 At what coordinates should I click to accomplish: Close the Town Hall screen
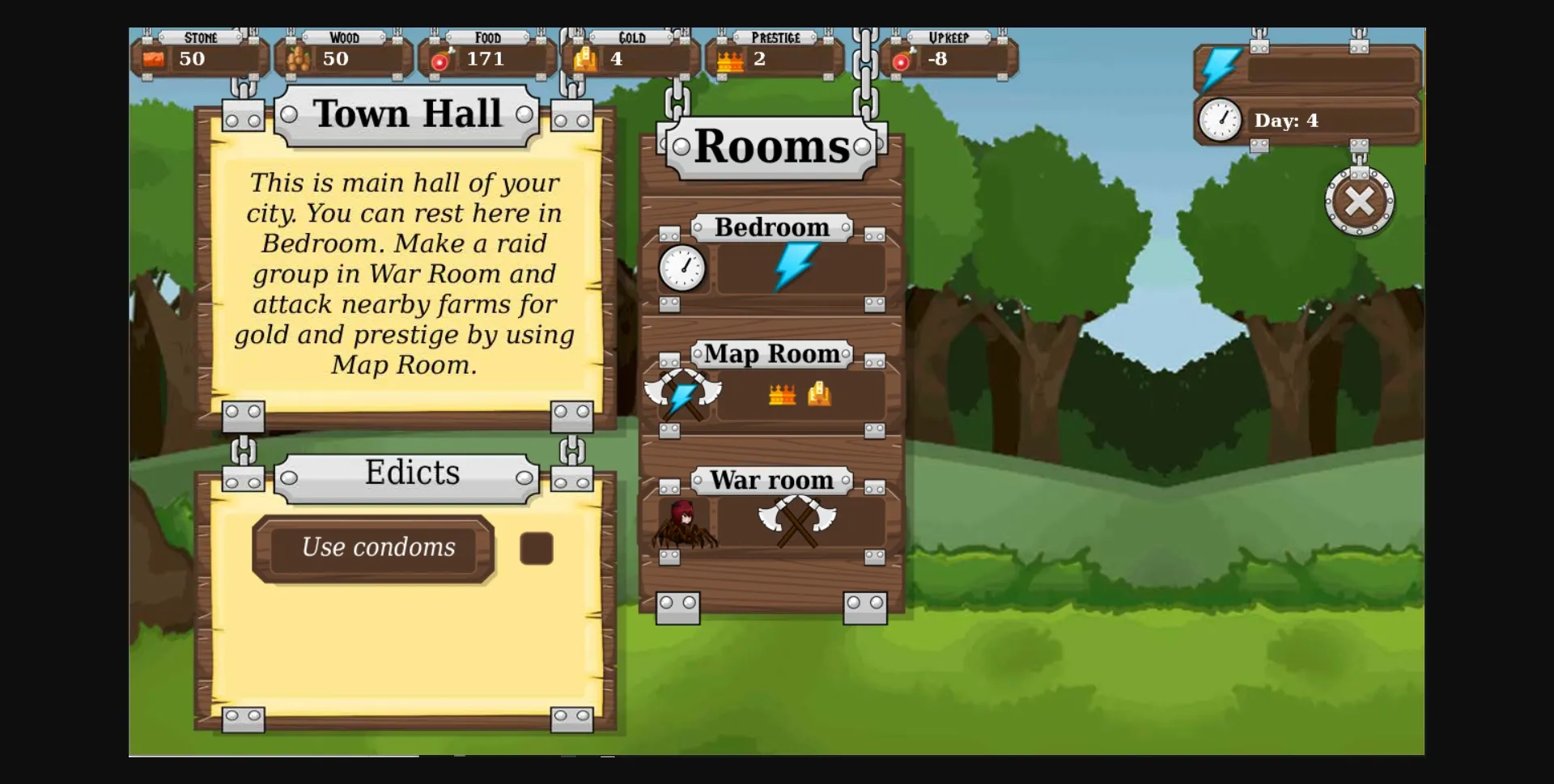pyautogui.click(x=1359, y=201)
